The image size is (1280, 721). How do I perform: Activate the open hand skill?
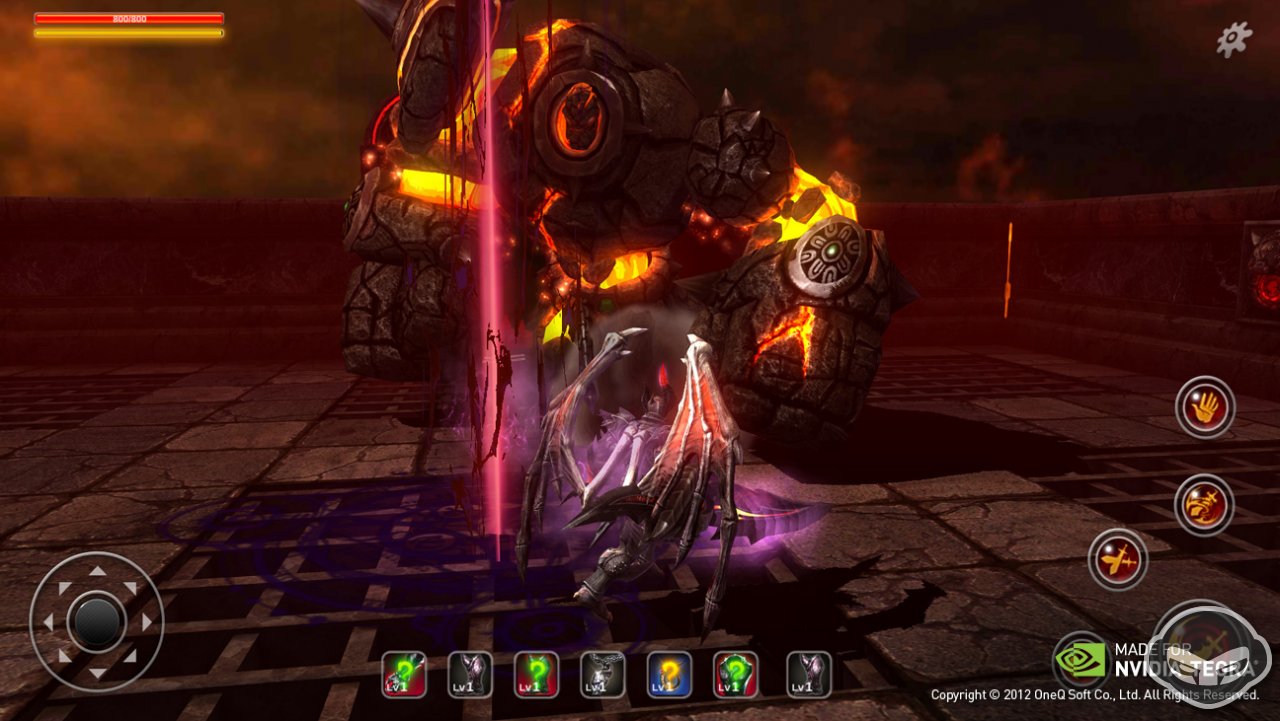coord(1205,407)
